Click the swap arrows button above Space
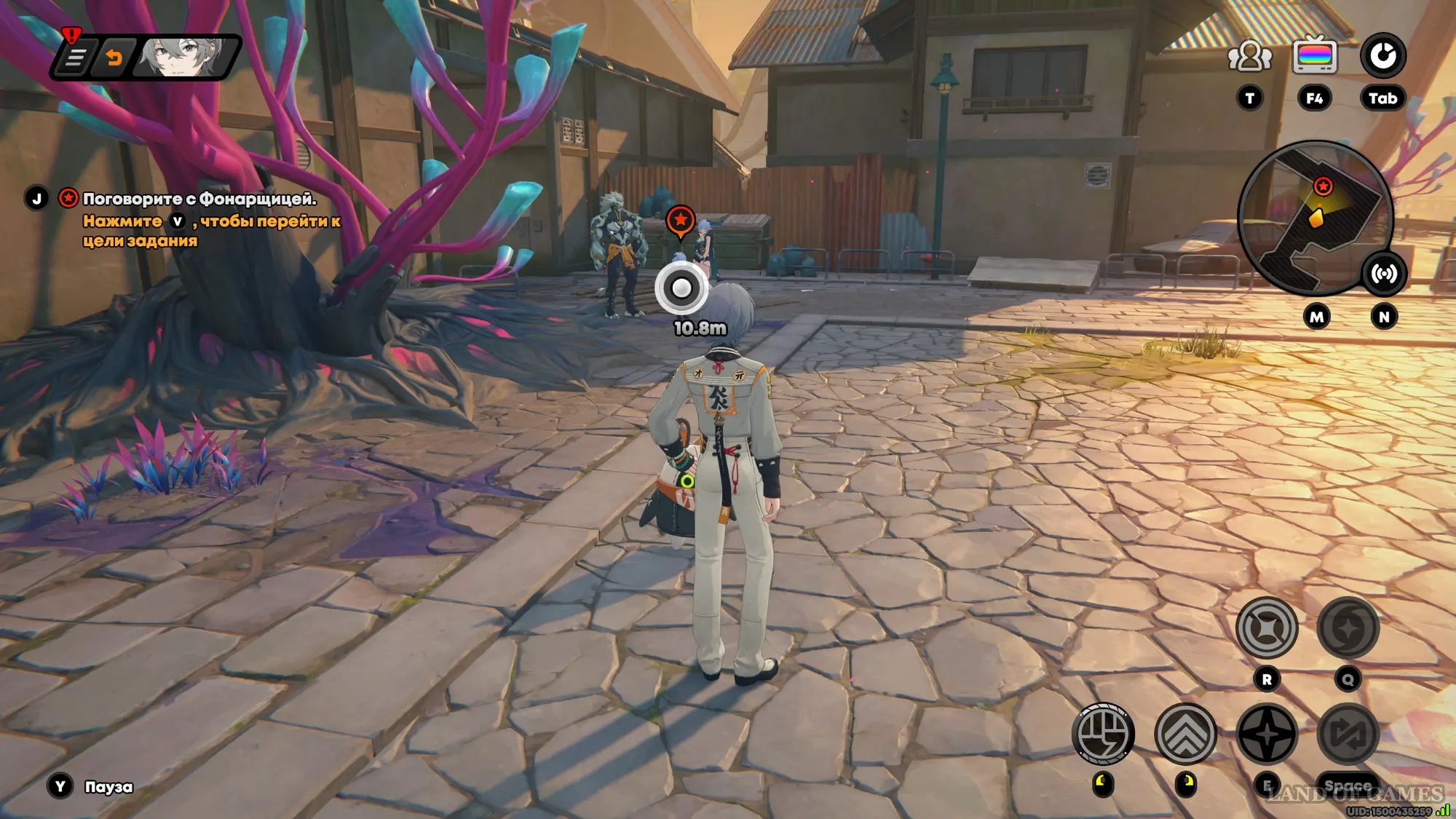This screenshot has height=819, width=1456. coord(1348,734)
